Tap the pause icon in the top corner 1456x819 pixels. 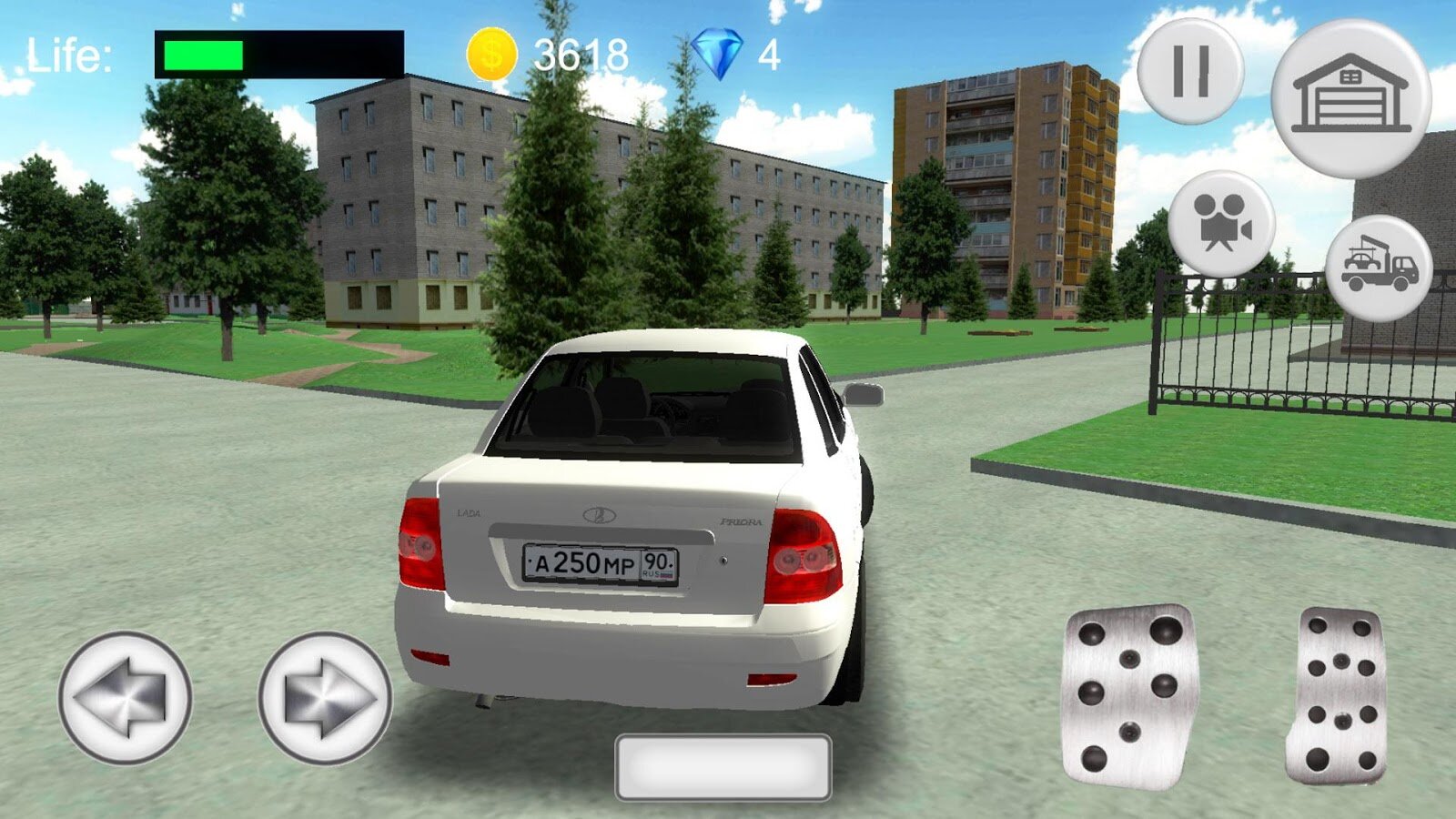point(1193,69)
